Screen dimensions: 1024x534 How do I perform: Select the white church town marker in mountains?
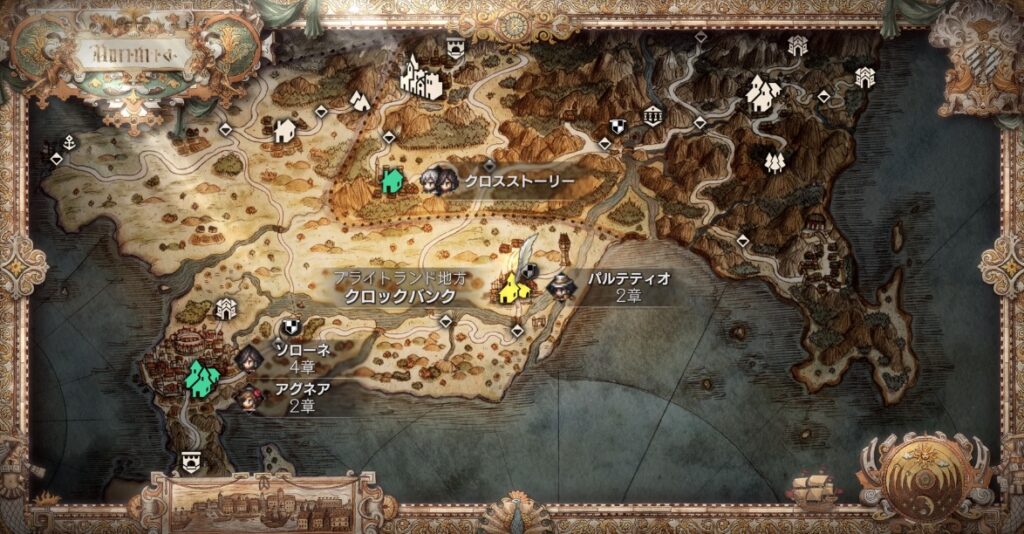pyautogui.click(x=764, y=95)
